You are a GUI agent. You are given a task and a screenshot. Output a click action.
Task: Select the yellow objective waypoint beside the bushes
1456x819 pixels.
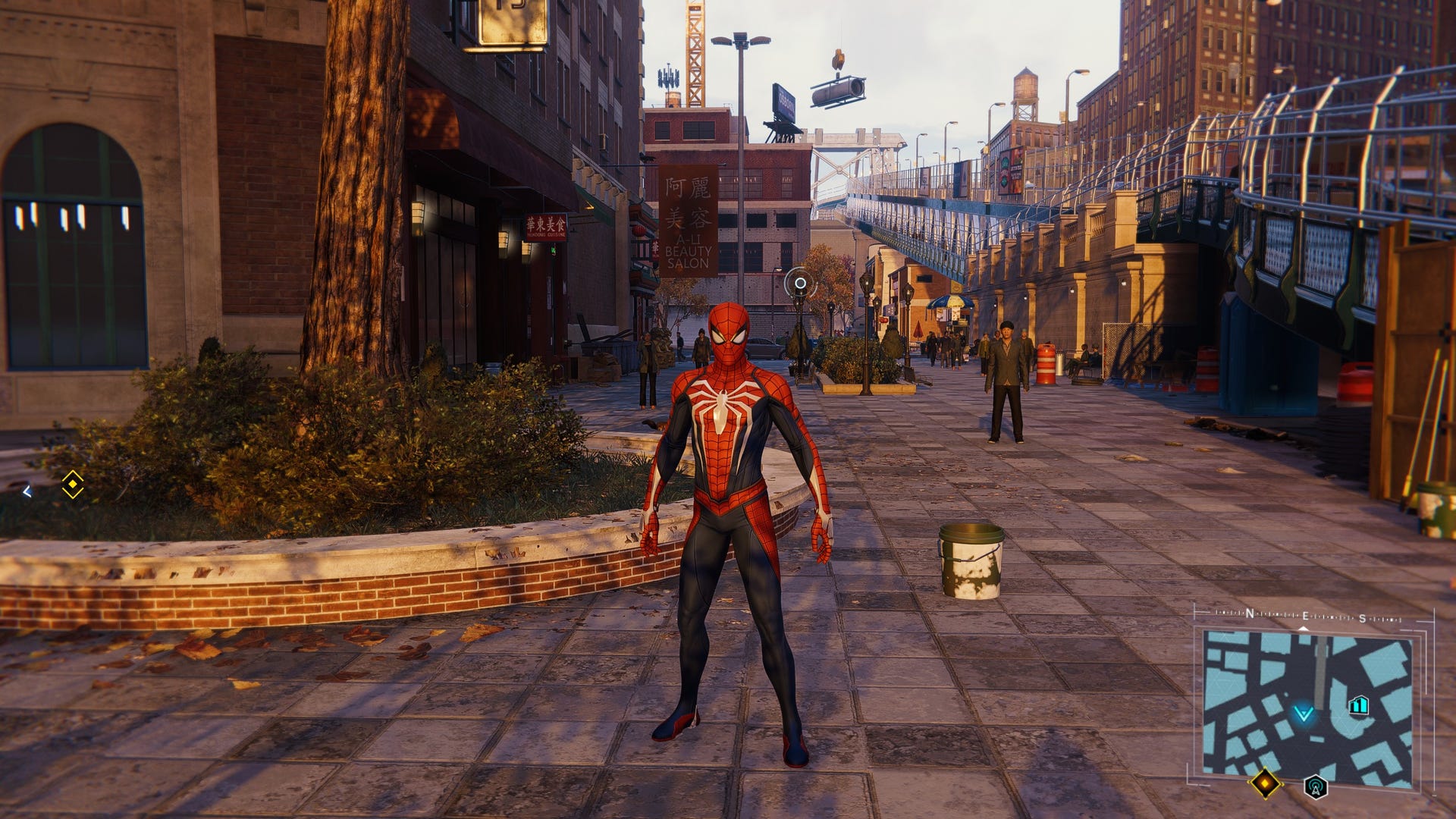73,485
